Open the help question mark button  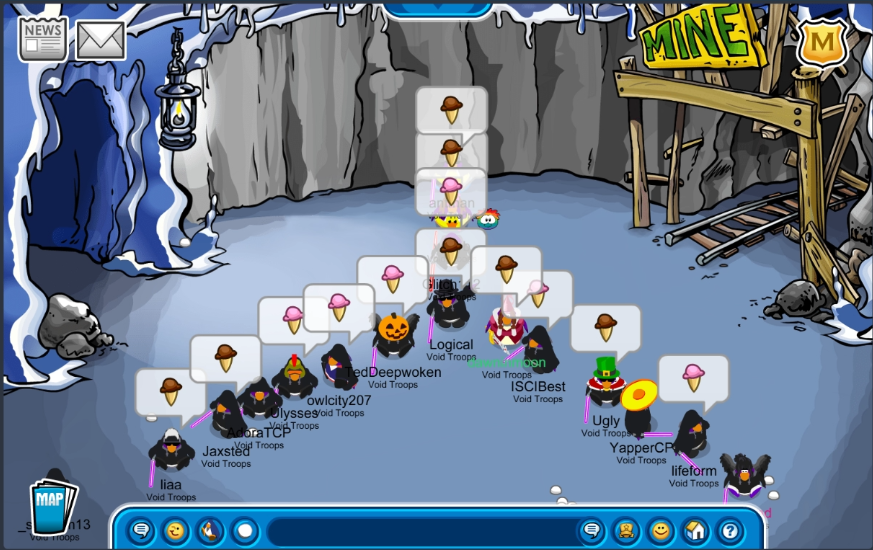tap(729, 530)
